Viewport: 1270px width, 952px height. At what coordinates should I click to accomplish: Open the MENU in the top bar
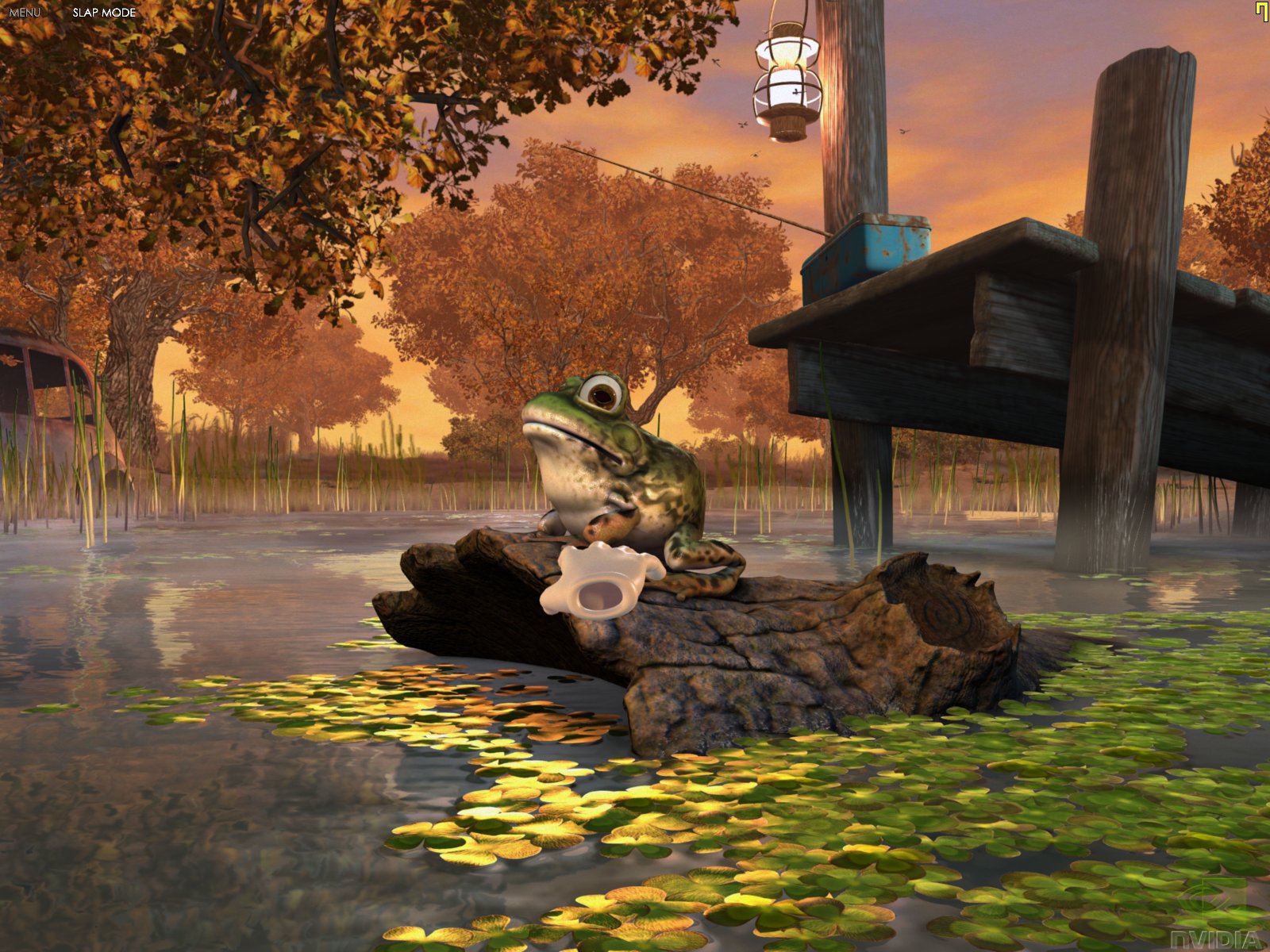click(25, 13)
